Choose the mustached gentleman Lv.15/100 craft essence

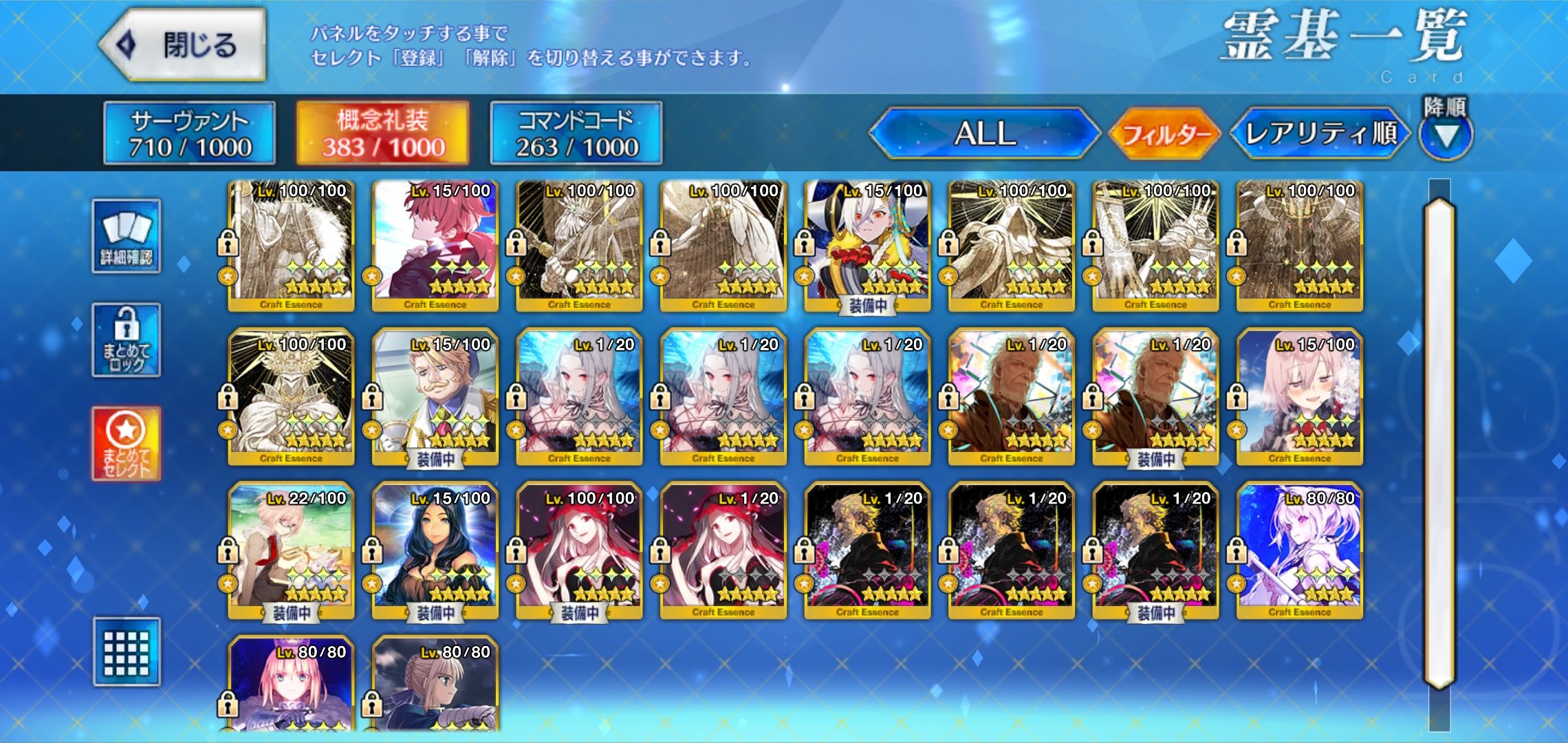pos(435,398)
